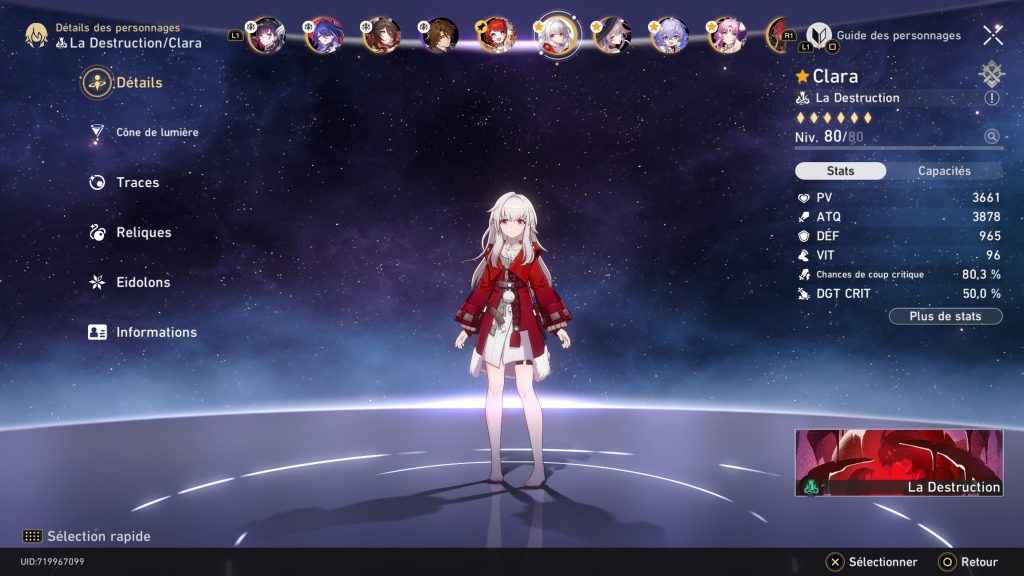Select Clara's highlighted portrait in the roster
The width and height of the screenshot is (1024, 576).
click(x=553, y=35)
